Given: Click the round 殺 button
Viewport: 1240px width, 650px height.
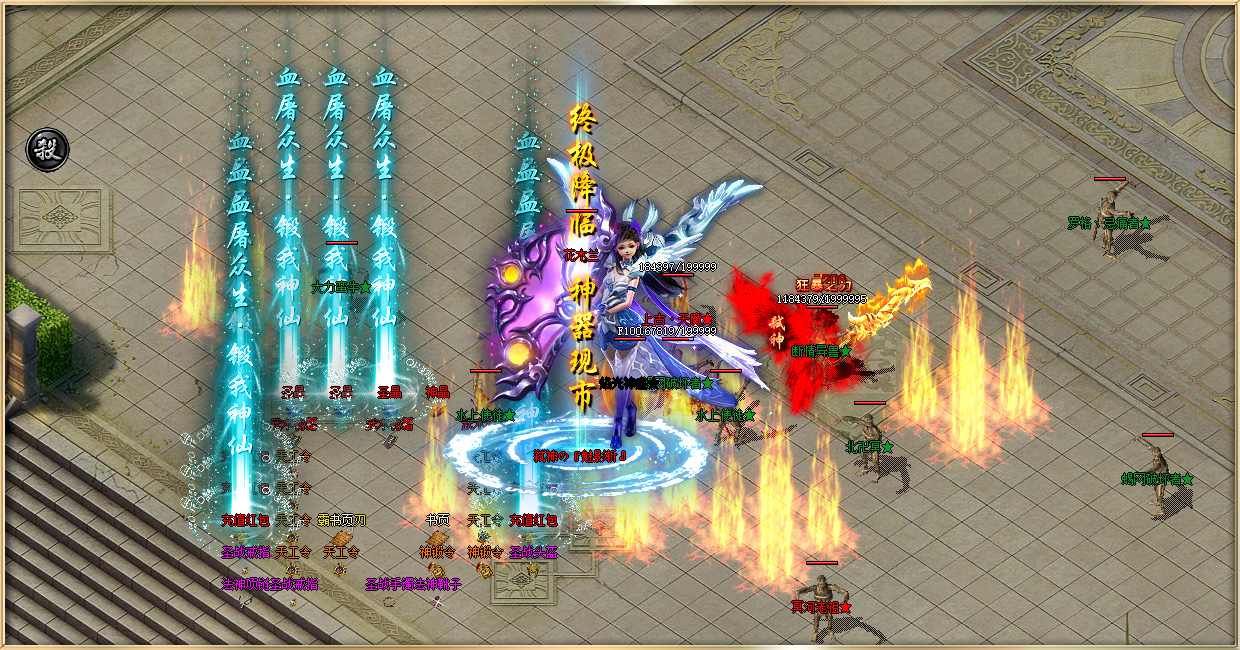Looking at the screenshot, I should [x=47, y=149].
